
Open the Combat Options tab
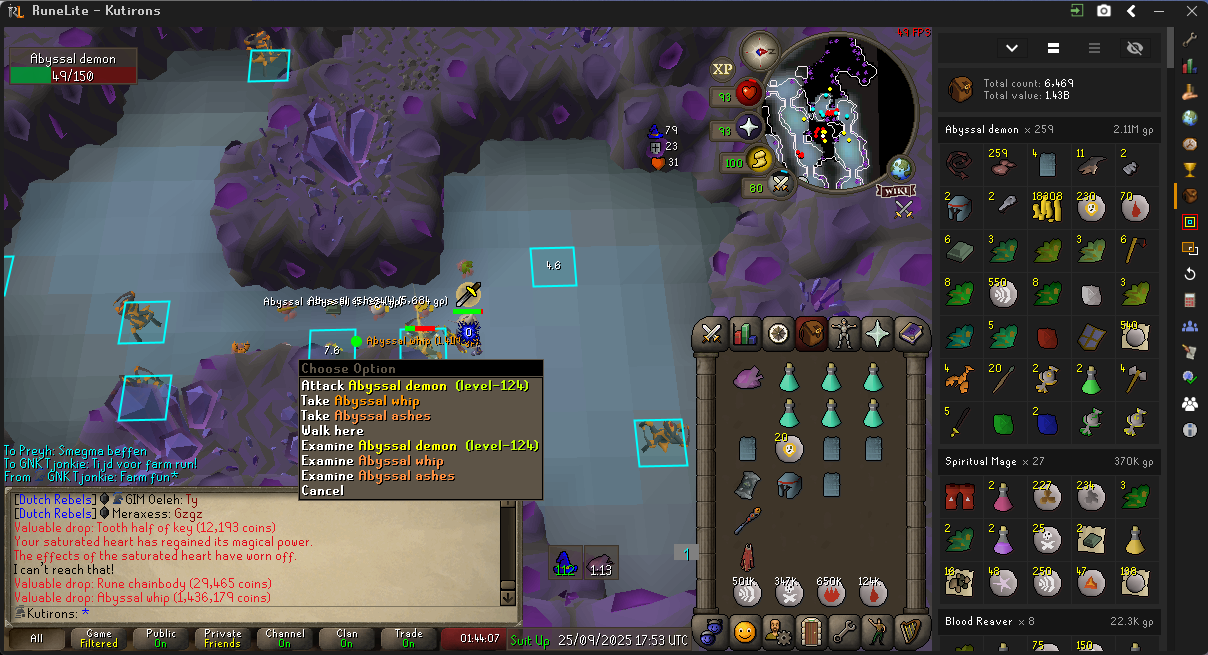click(x=712, y=333)
